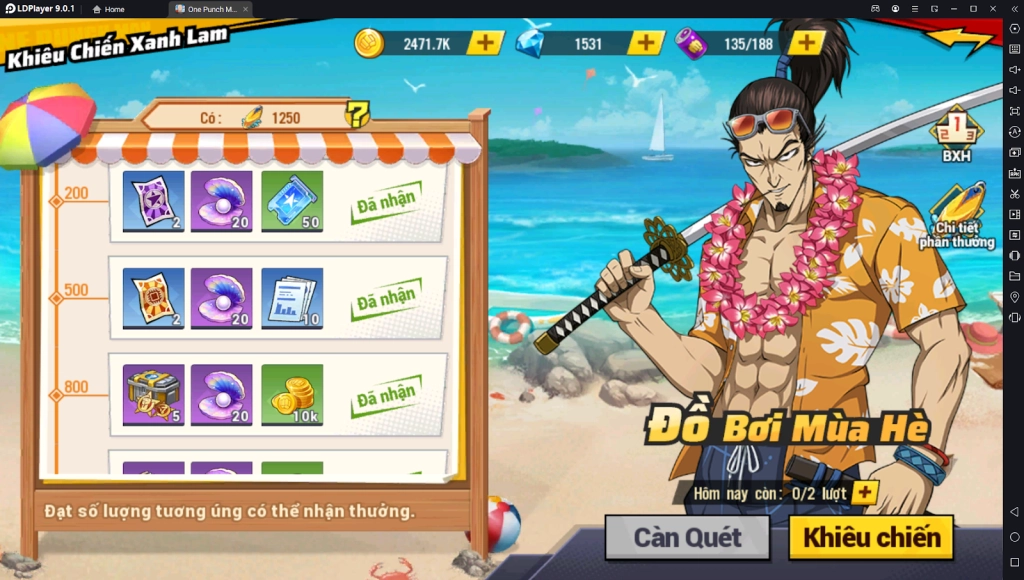Inspect the 10k gold coins reward
1024x580 pixels.
292,395
